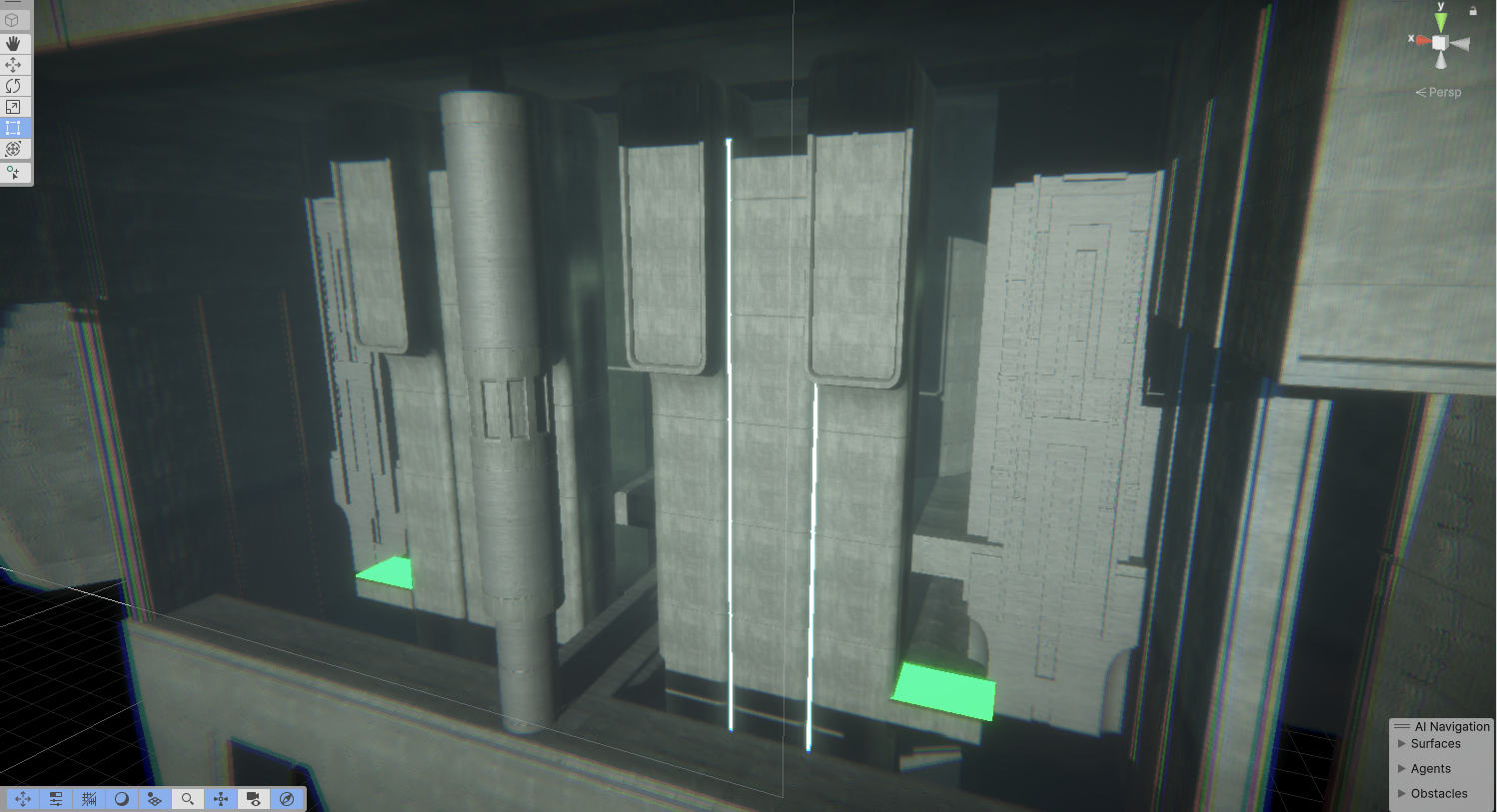
Task: Expand the Surfaces section
Action: click(x=1436, y=743)
